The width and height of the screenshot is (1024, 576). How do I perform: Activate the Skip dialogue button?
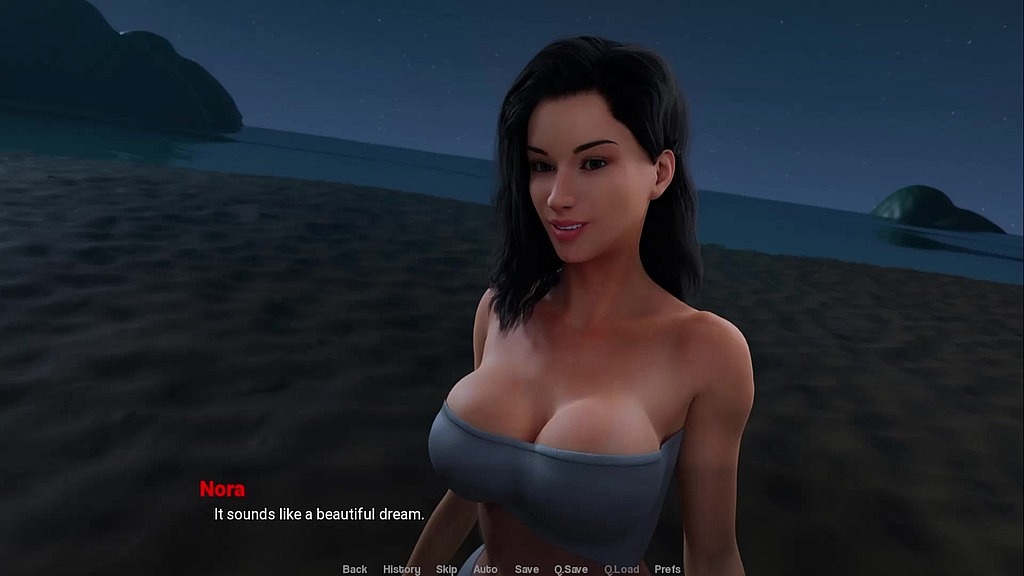coord(446,569)
